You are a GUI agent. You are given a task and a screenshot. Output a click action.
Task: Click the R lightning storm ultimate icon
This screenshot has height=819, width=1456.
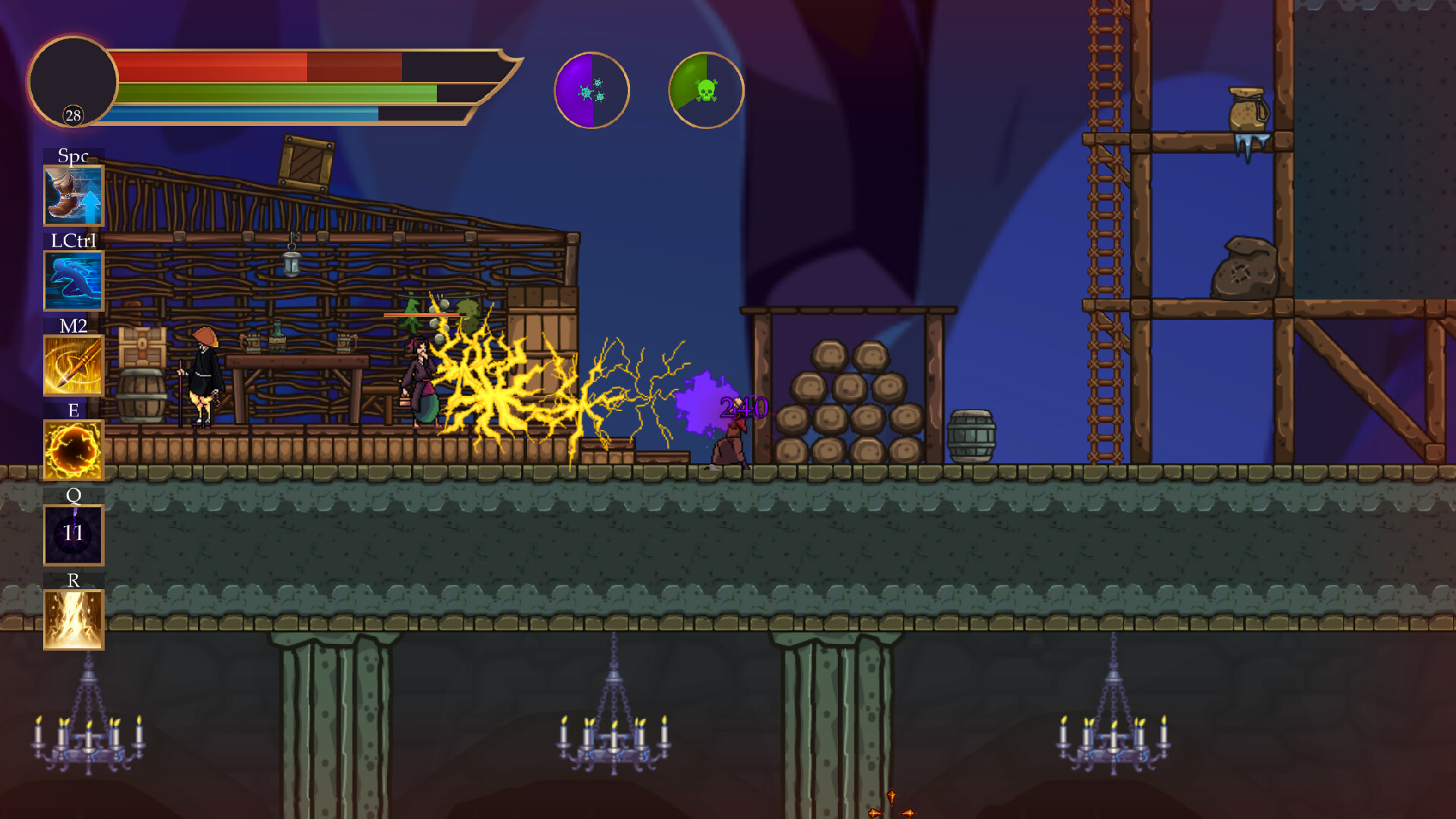coord(73,618)
